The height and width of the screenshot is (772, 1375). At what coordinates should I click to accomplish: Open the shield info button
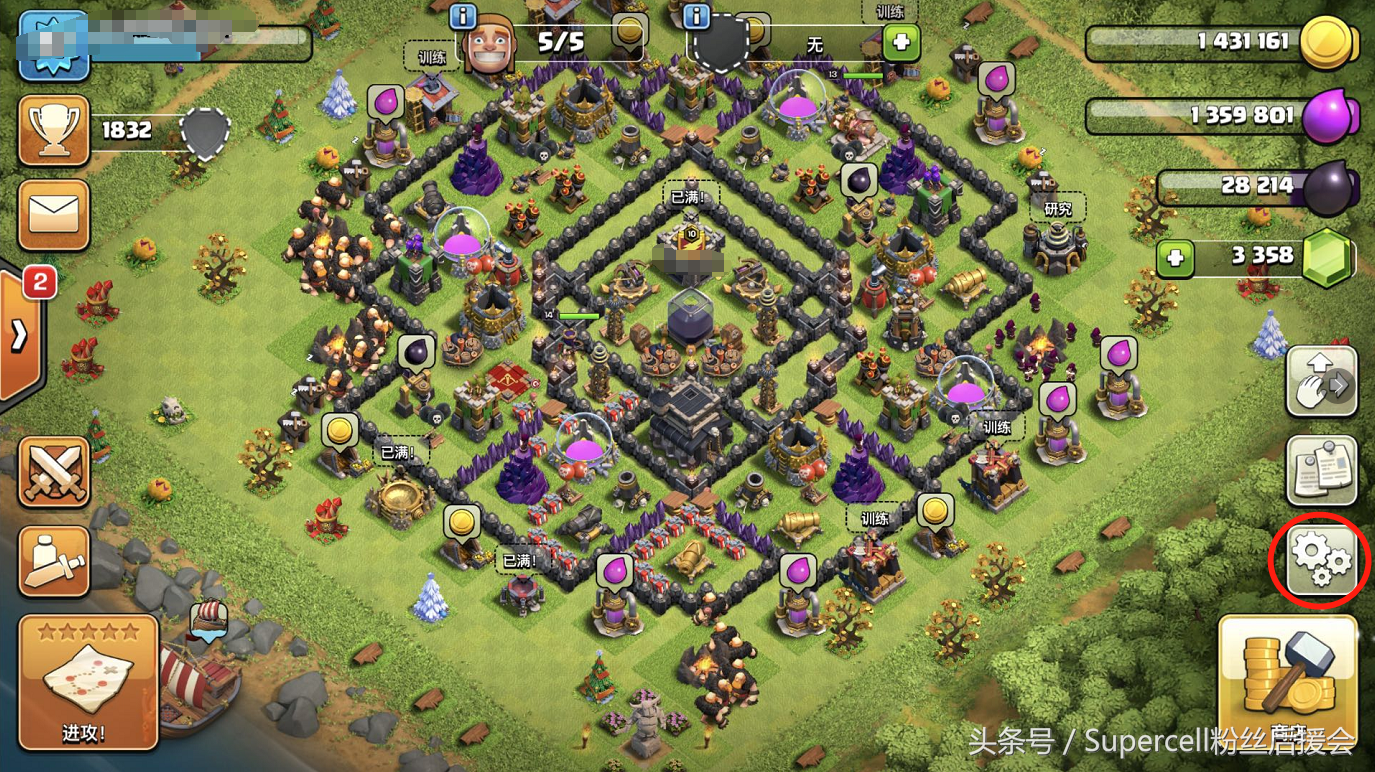(x=696, y=16)
